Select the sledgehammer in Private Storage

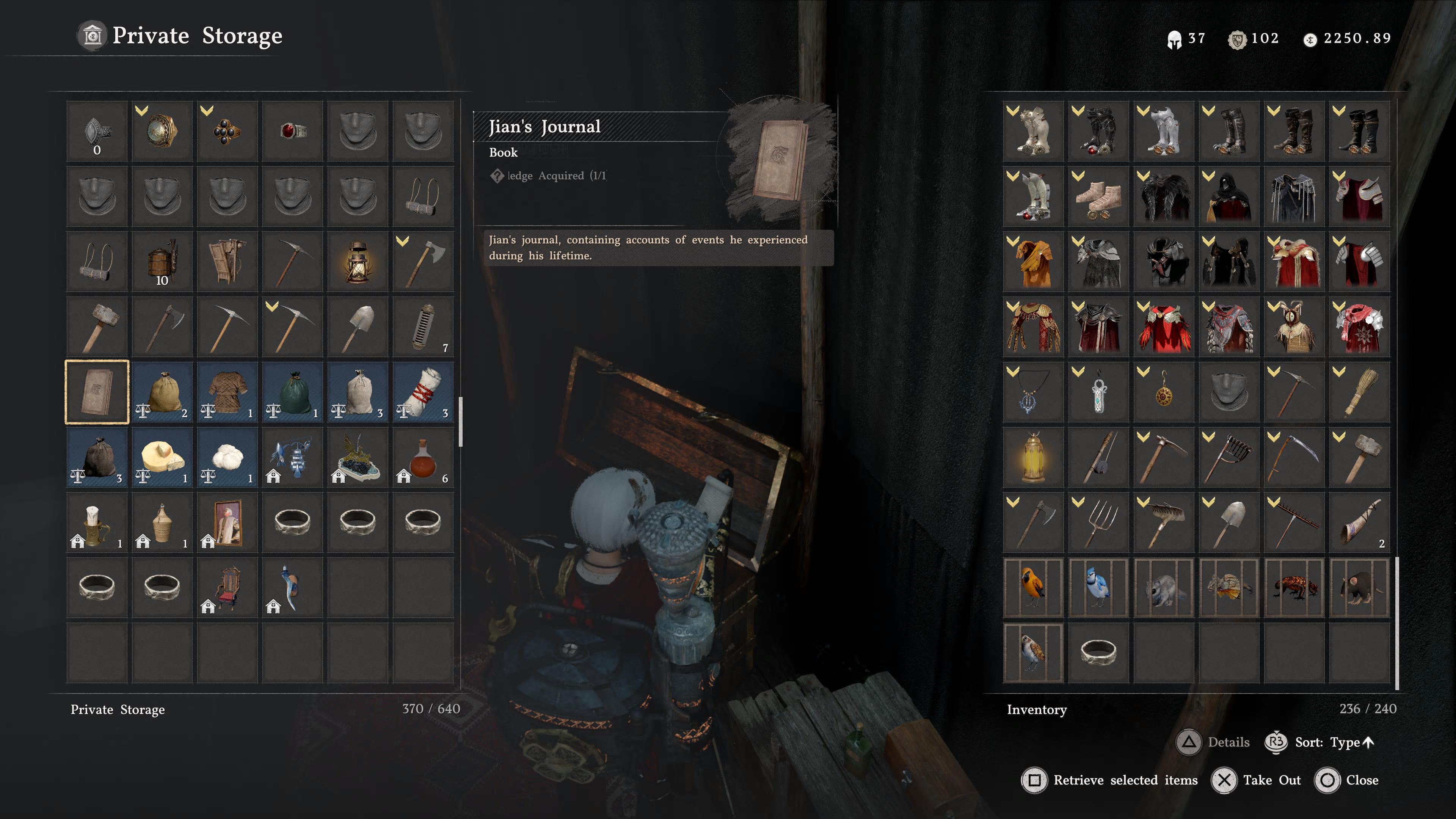coord(97,327)
